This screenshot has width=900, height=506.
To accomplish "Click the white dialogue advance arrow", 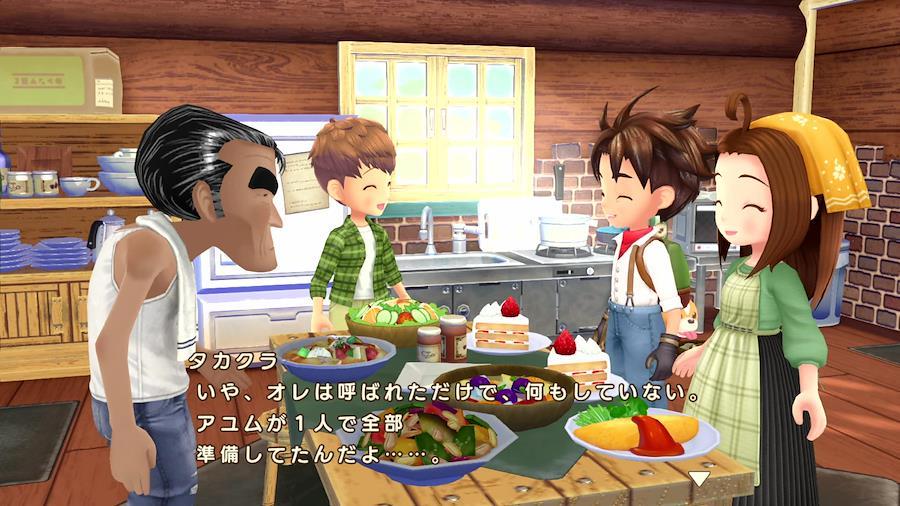I will click(x=701, y=478).
